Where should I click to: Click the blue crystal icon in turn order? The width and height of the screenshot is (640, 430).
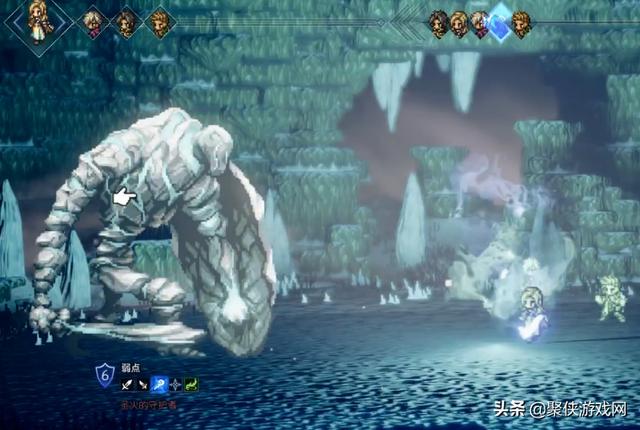[x=499, y=24]
